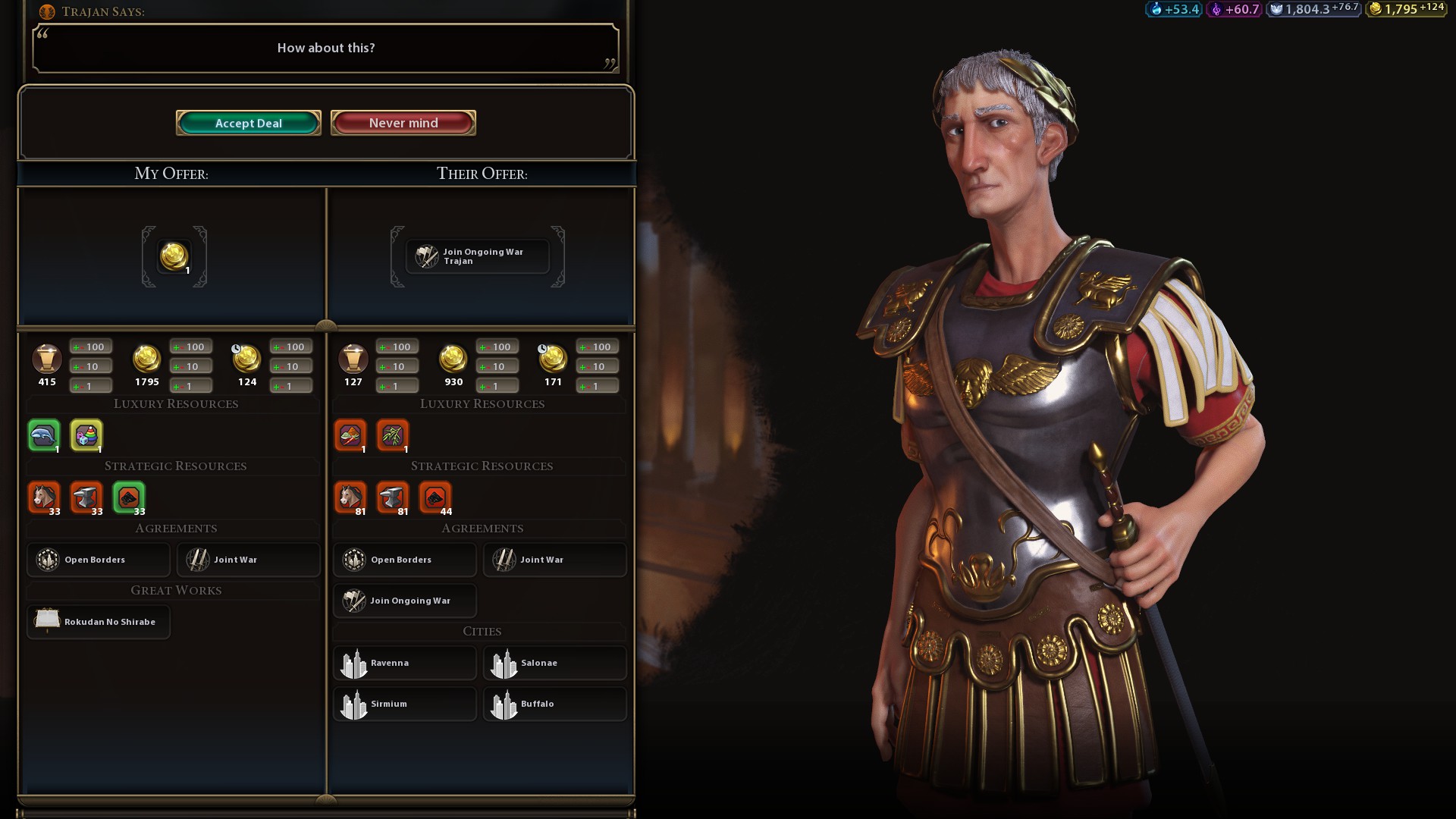Offer my Joint War agreement
Image resolution: width=1456 pixels, height=819 pixels.
tap(248, 560)
